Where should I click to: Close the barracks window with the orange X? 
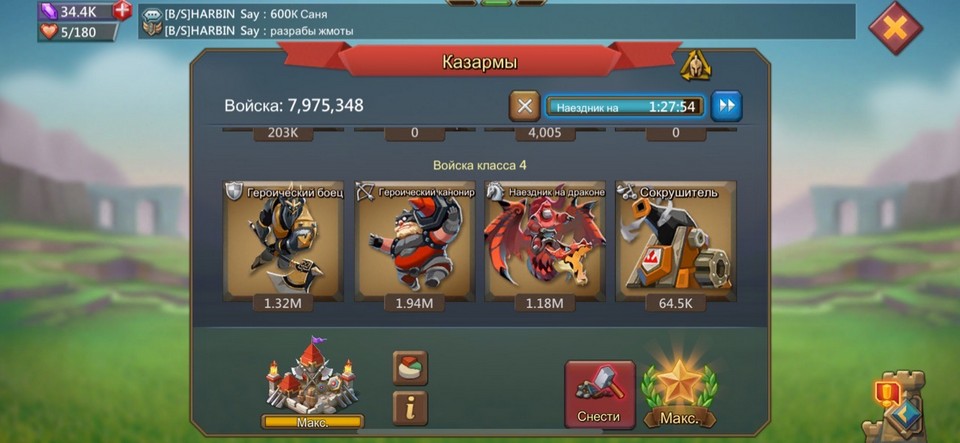pyautogui.click(x=895, y=28)
